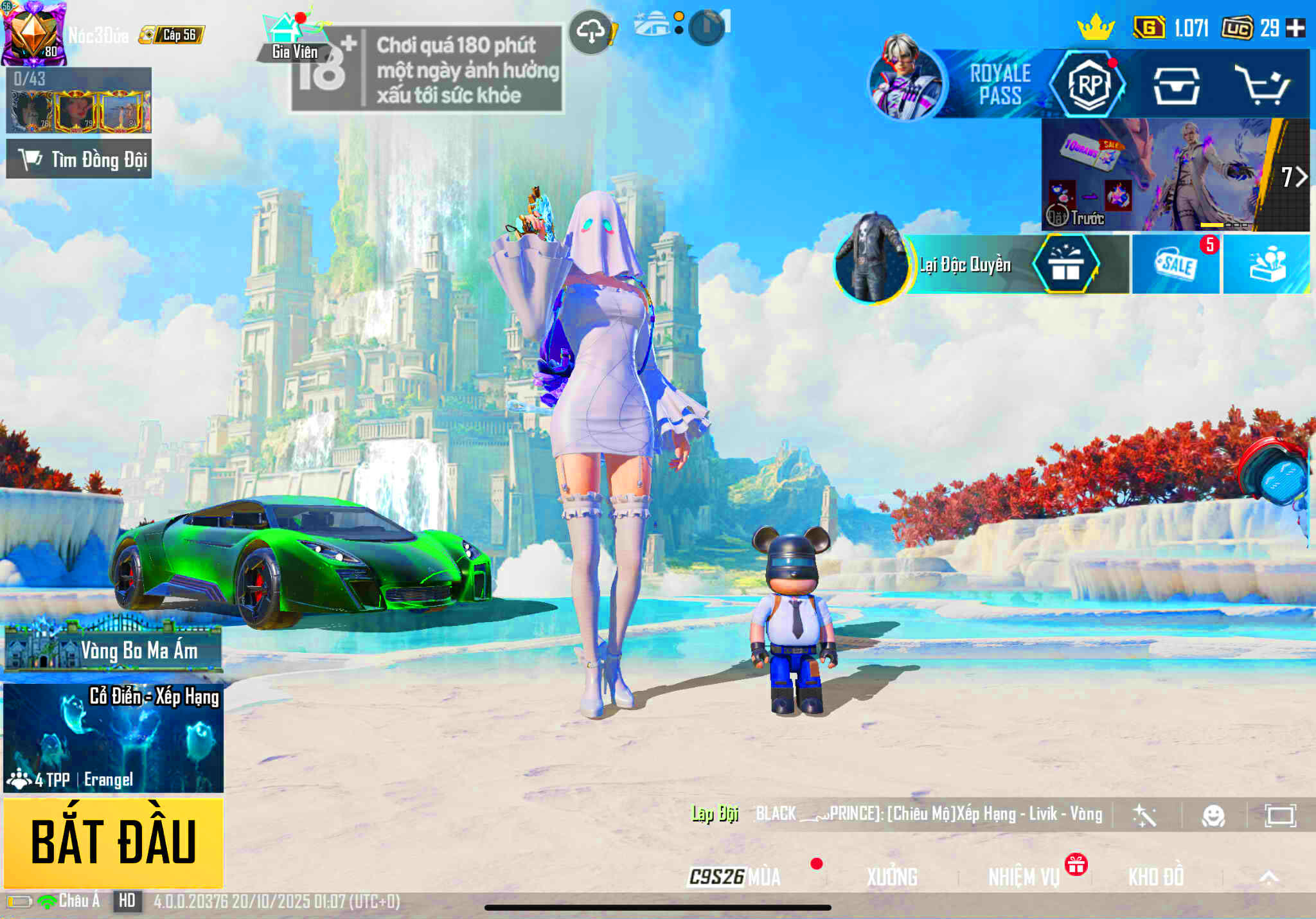Viewport: 1316px width, 919px height.
Task: Open the player profile avatar
Action: tap(33, 33)
